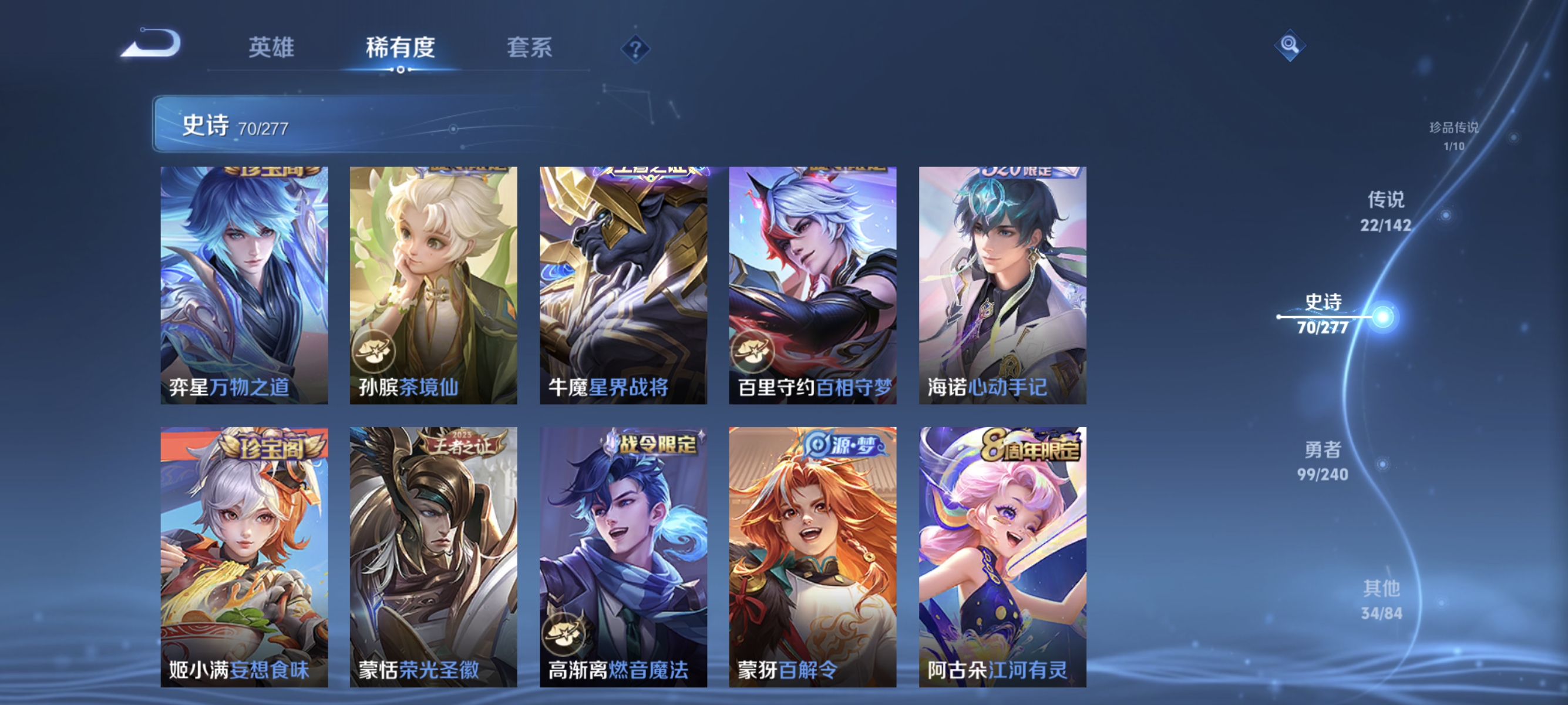Switch to the 英雄 tab

271,48
